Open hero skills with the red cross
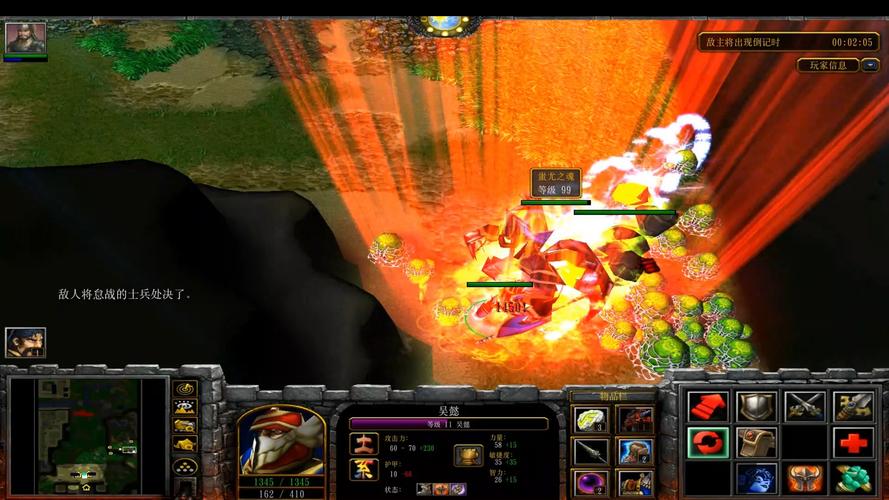This screenshot has width=889, height=500. (x=853, y=442)
